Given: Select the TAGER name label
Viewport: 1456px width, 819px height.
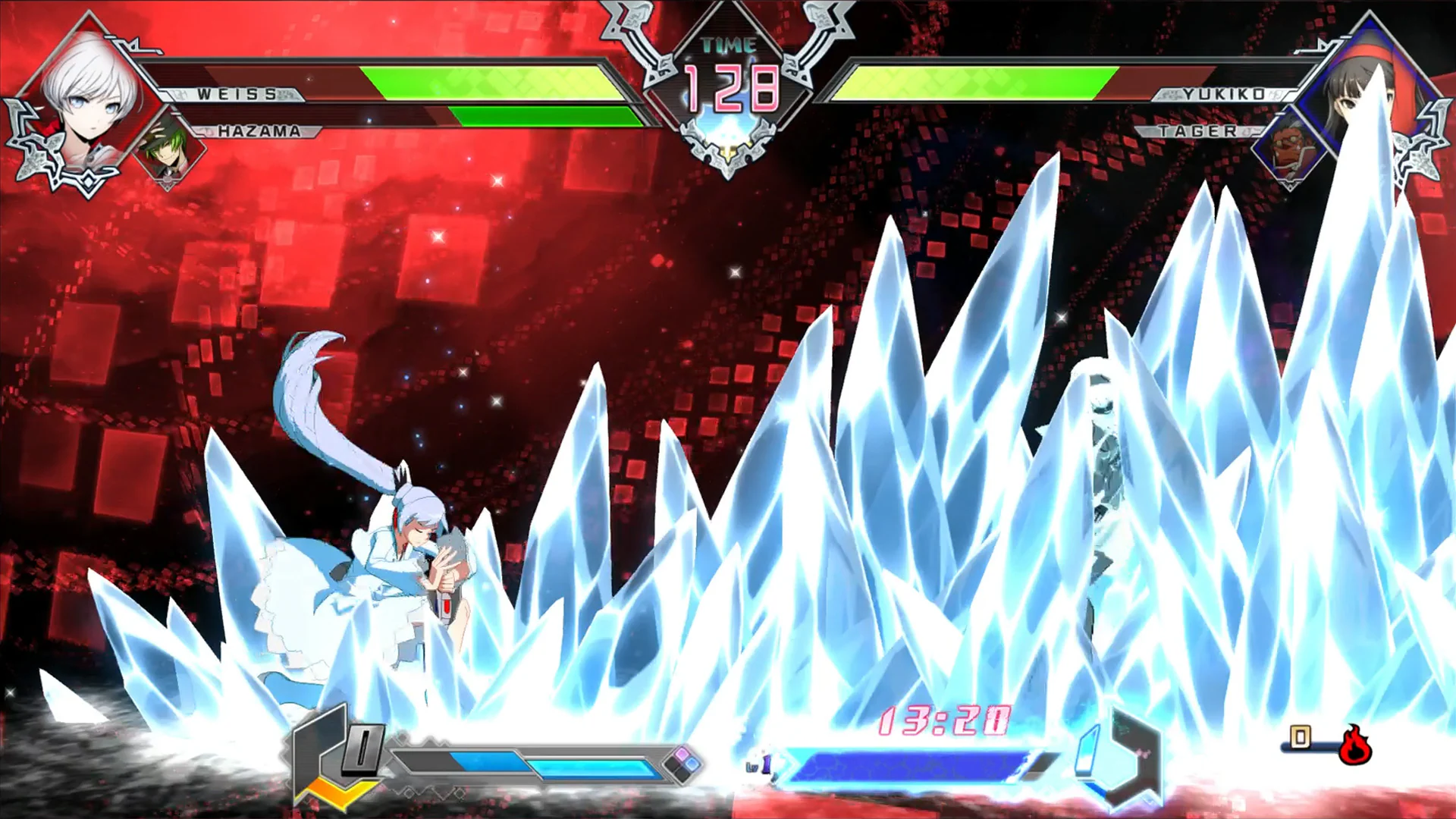Looking at the screenshot, I should tap(1198, 130).
